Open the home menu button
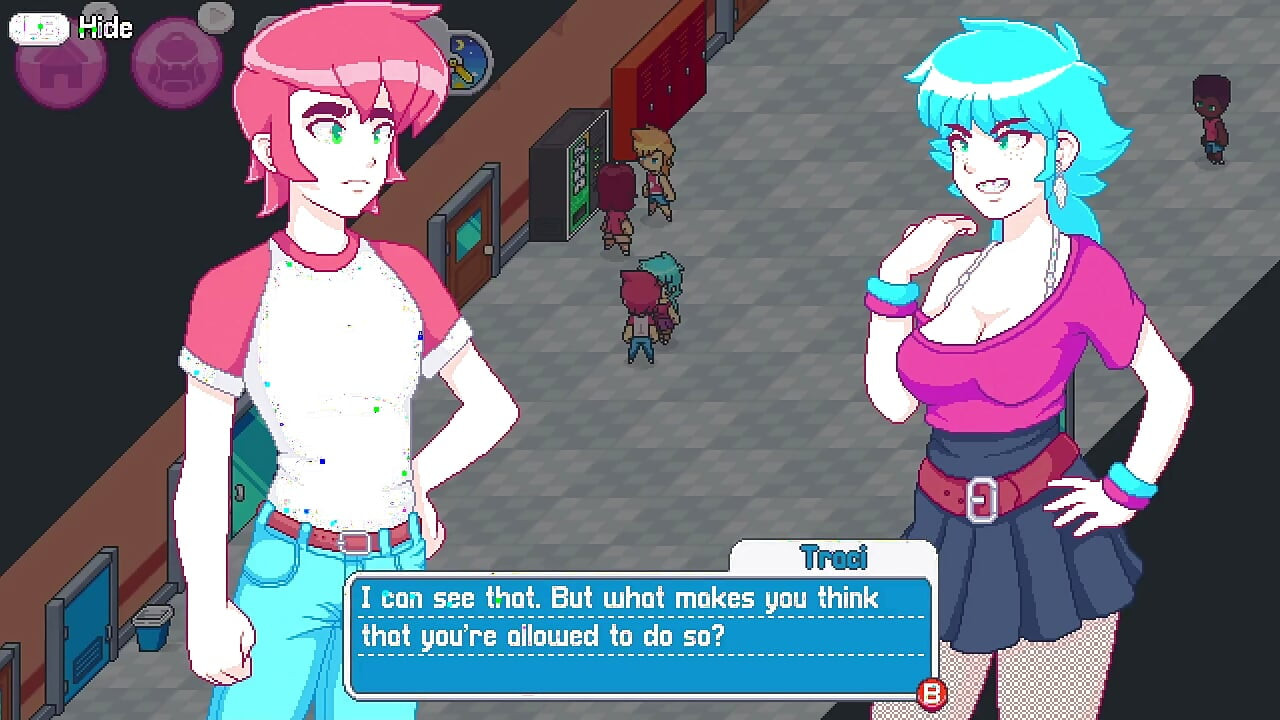This screenshot has width=1280, height=720. [x=60, y=66]
